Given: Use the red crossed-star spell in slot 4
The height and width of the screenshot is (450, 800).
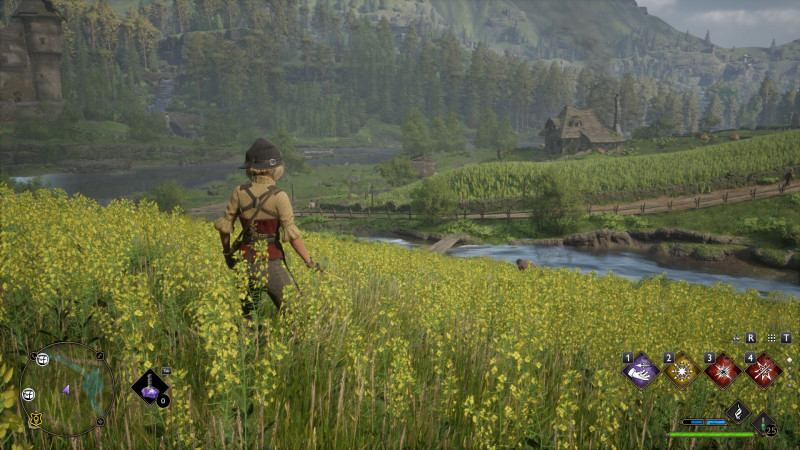Looking at the screenshot, I should click(763, 371).
